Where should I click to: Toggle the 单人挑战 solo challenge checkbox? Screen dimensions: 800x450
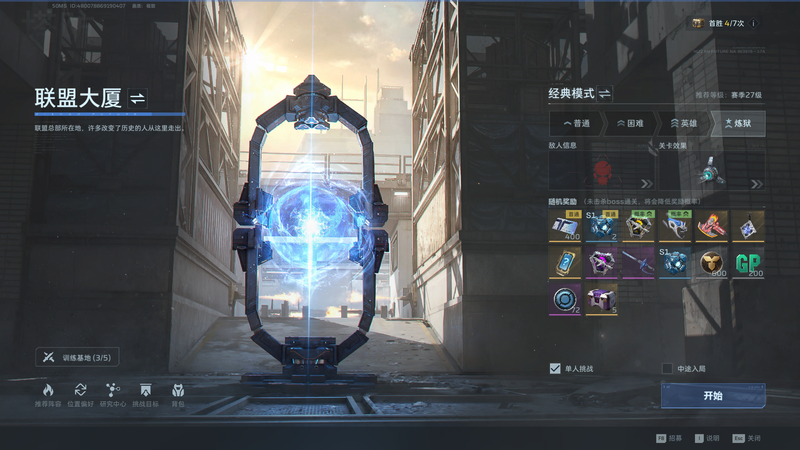pyautogui.click(x=555, y=368)
